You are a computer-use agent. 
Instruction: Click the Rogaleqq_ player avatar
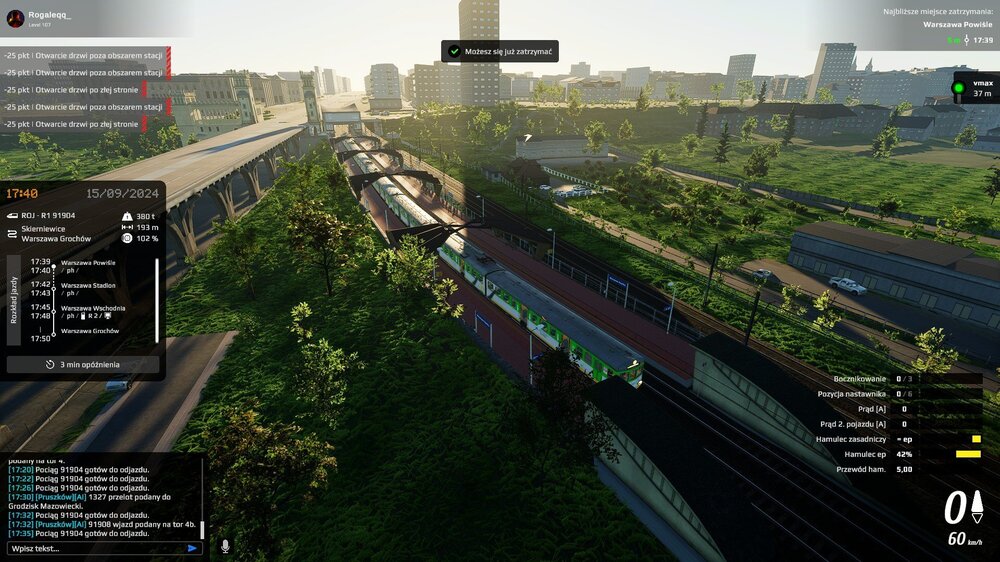15,18
